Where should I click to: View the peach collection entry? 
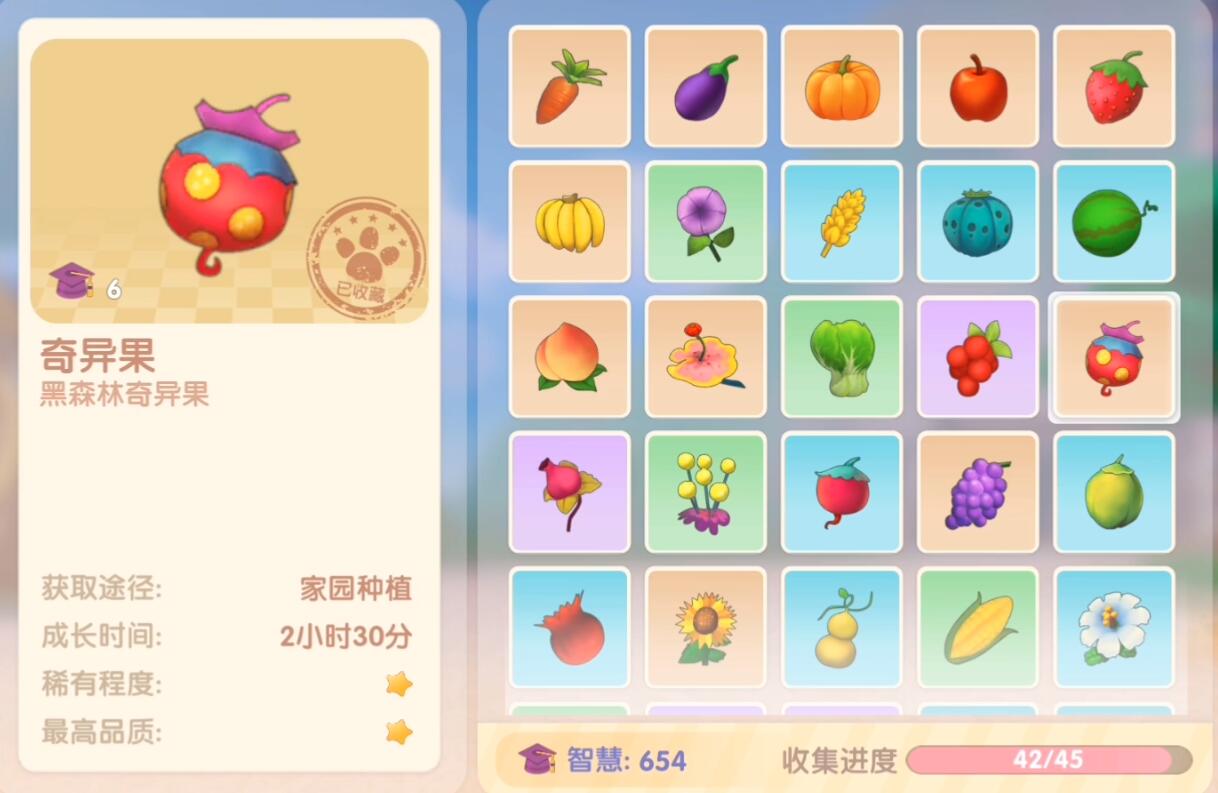point(569,357)
